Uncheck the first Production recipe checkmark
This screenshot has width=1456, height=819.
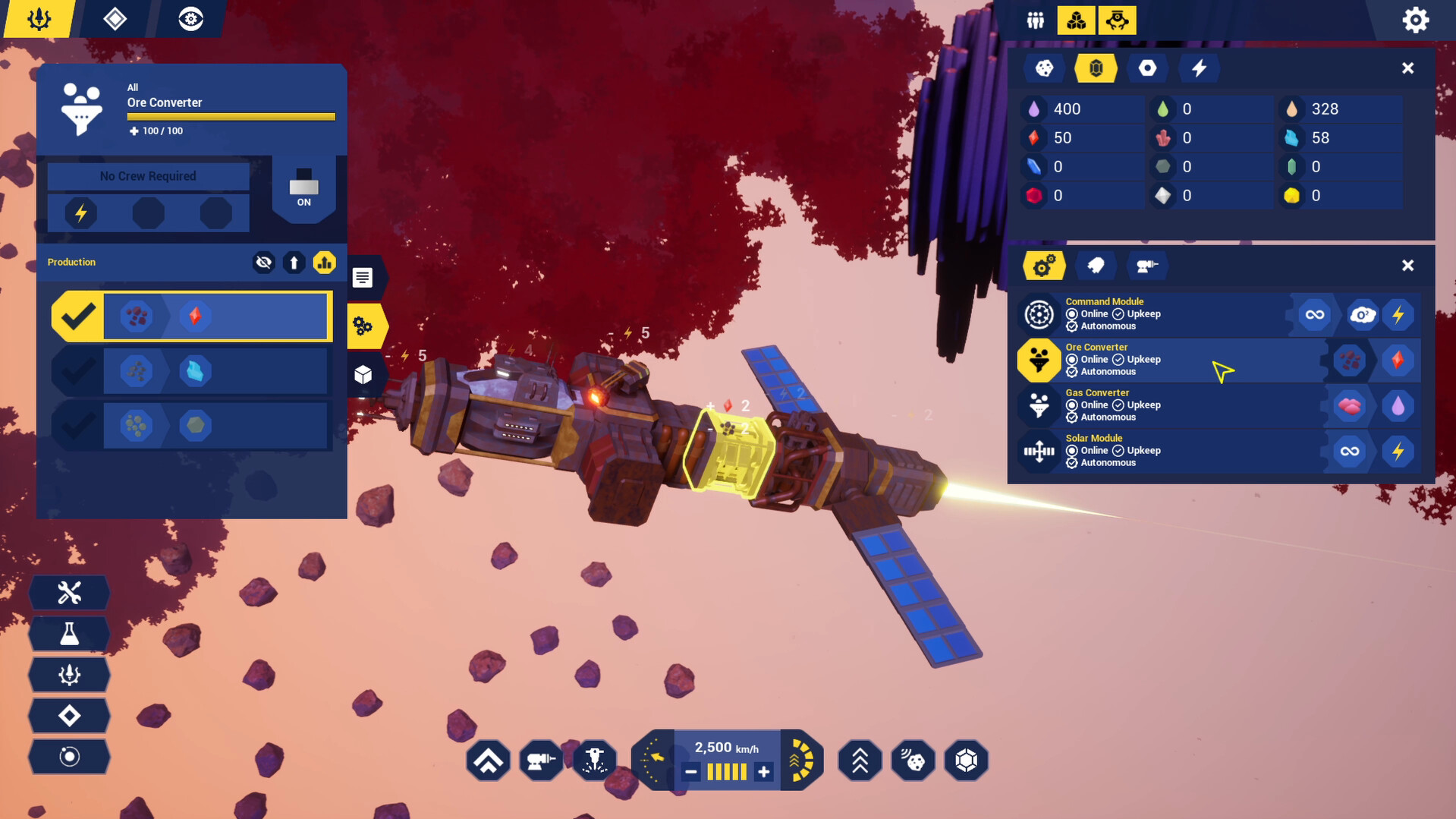pos(78,316)
